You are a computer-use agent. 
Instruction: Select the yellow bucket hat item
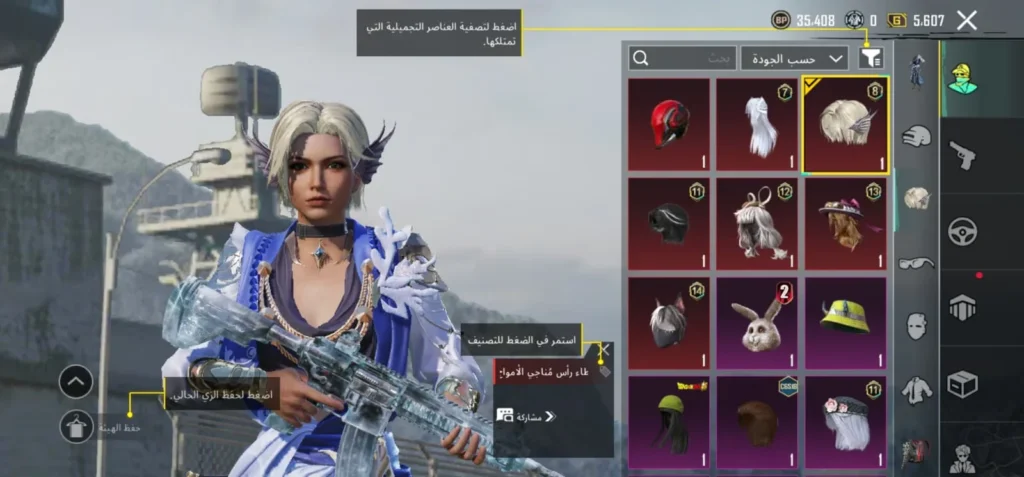[x=845, y=323]
